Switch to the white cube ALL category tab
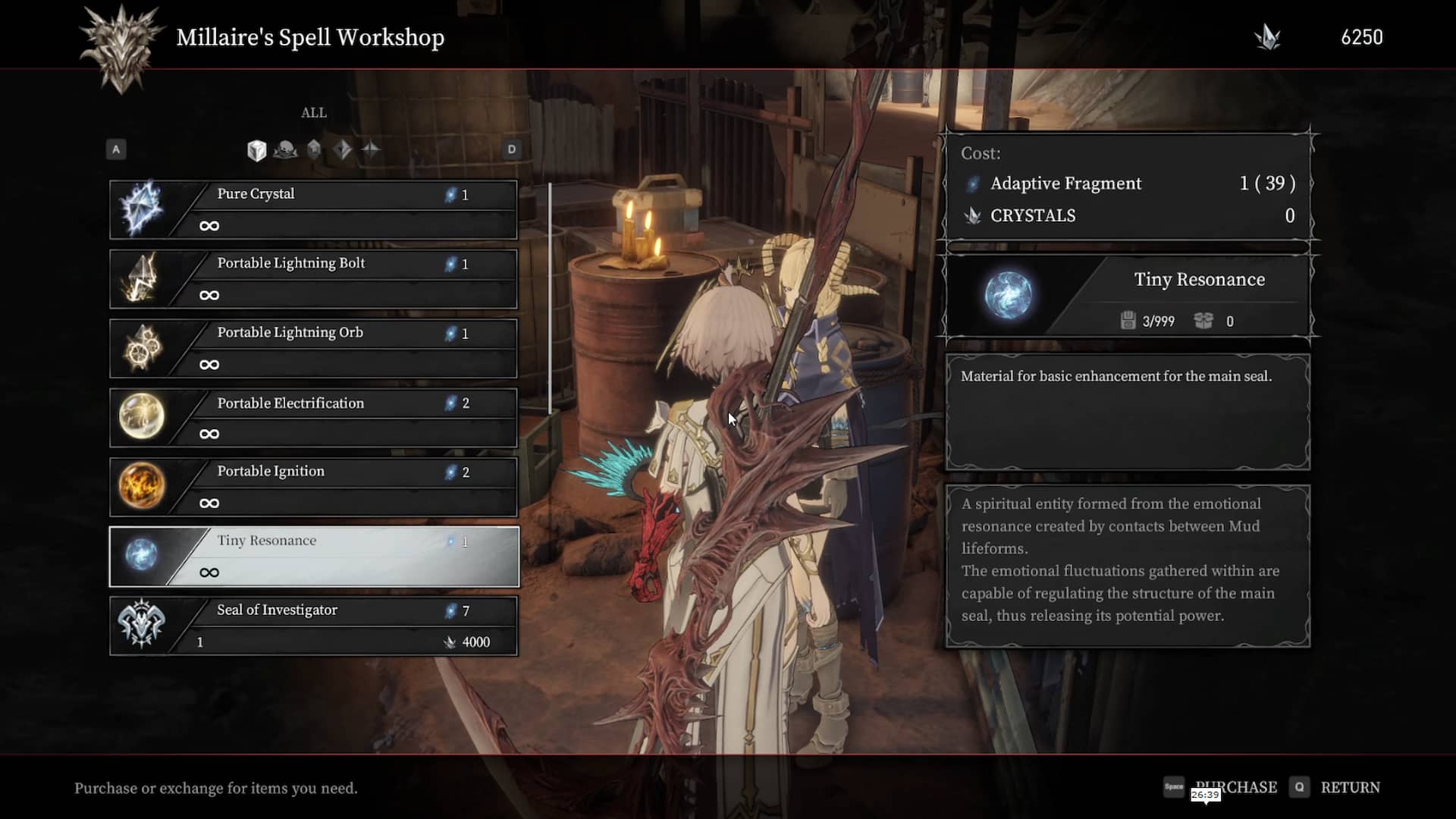The width and height of the screenshot is (1456, 819). (x=256, y=150)
